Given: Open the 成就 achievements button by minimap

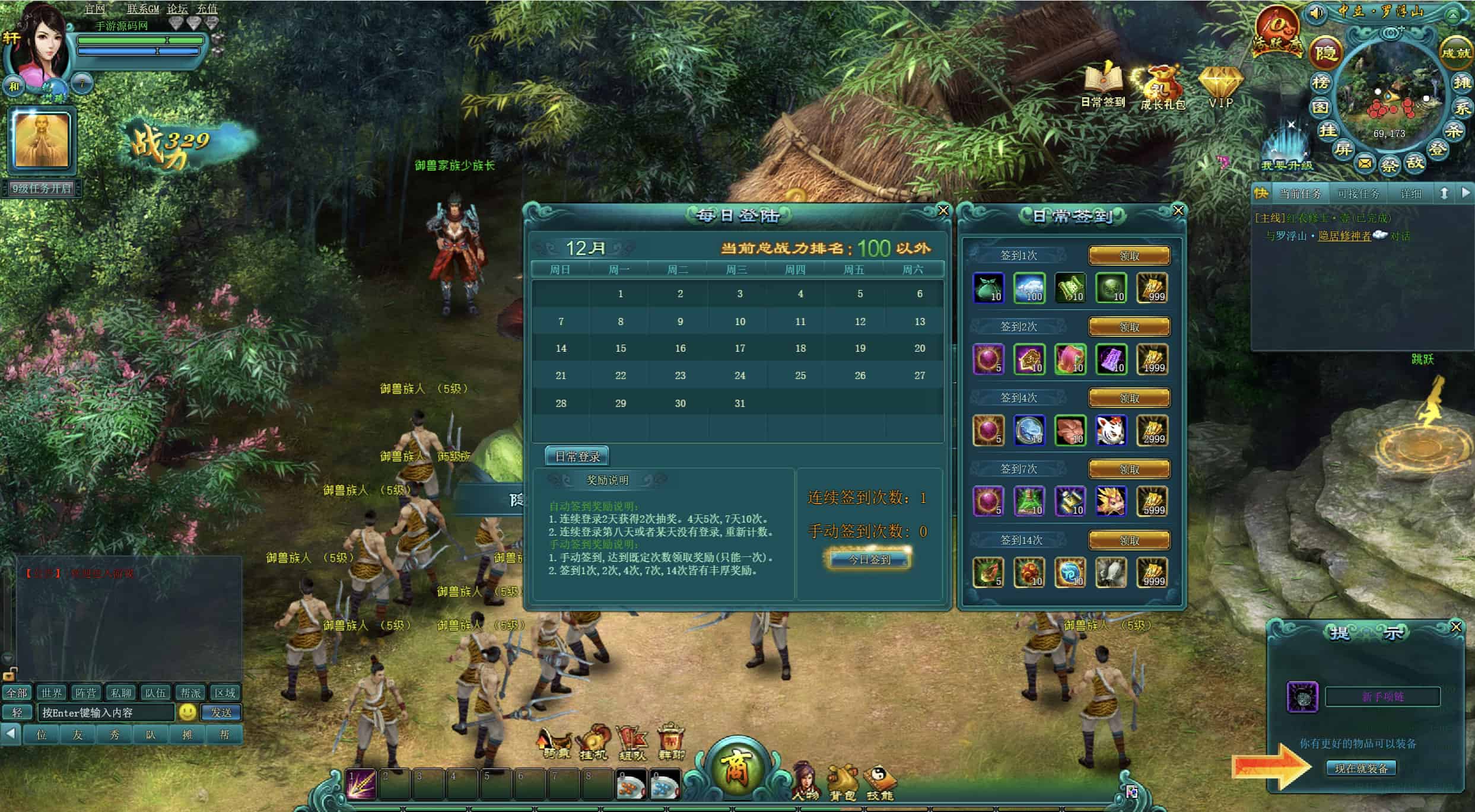Looking at the screenshot, I should tap(1455, 53).
